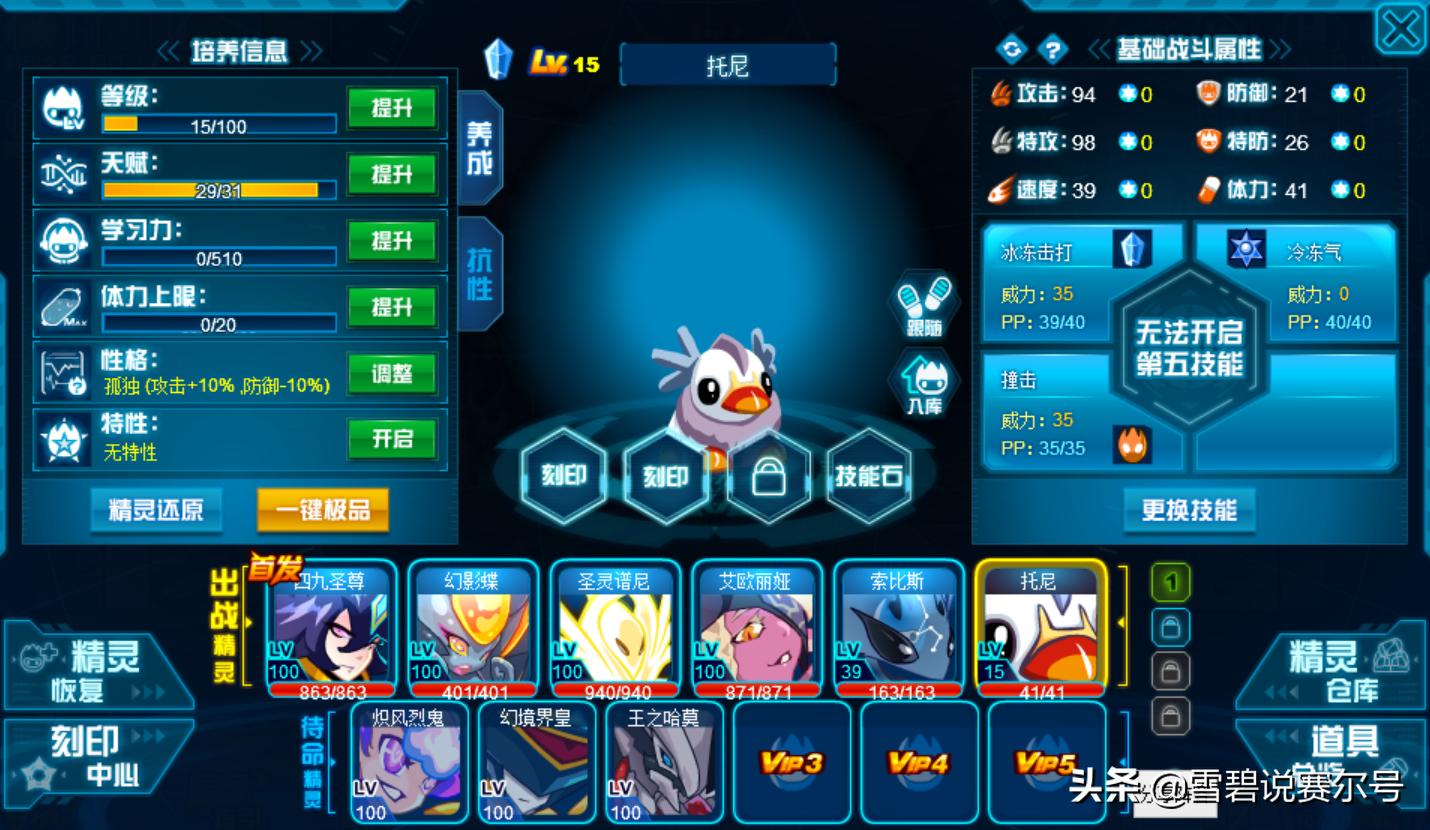Activate the 特性 trait with 开启
Viewport: 1430px width, 830px height.
pos(392,440)
